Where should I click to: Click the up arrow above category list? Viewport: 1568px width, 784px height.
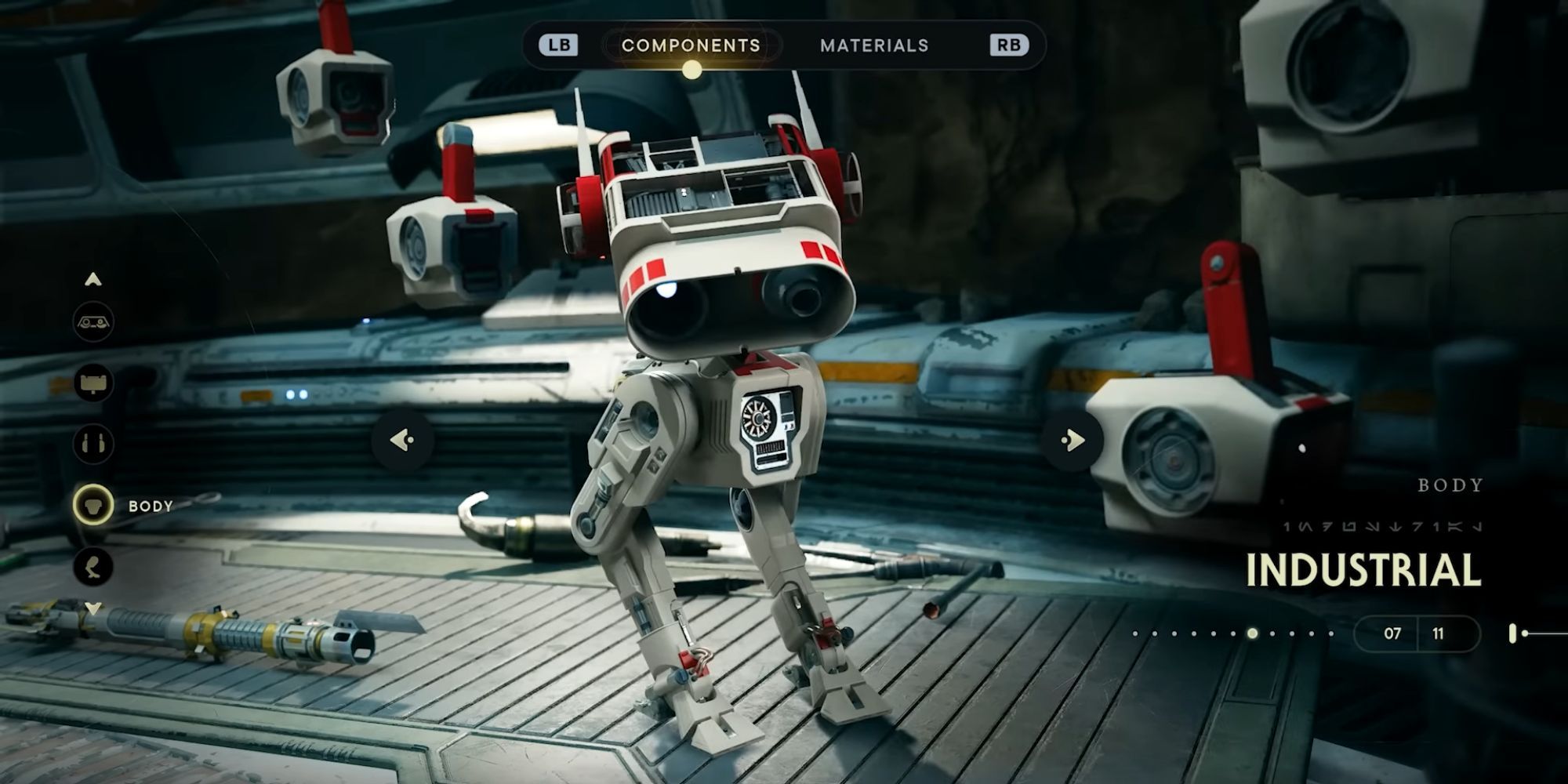point(91,280)
